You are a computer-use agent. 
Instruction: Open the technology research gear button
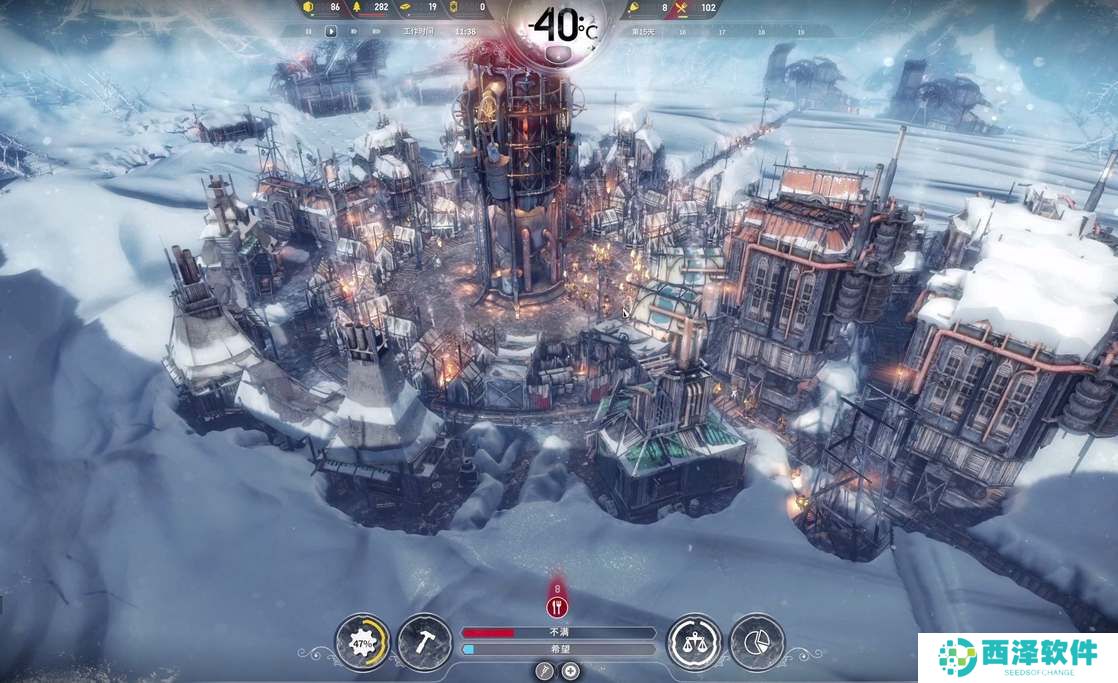(x=362, y=641)
